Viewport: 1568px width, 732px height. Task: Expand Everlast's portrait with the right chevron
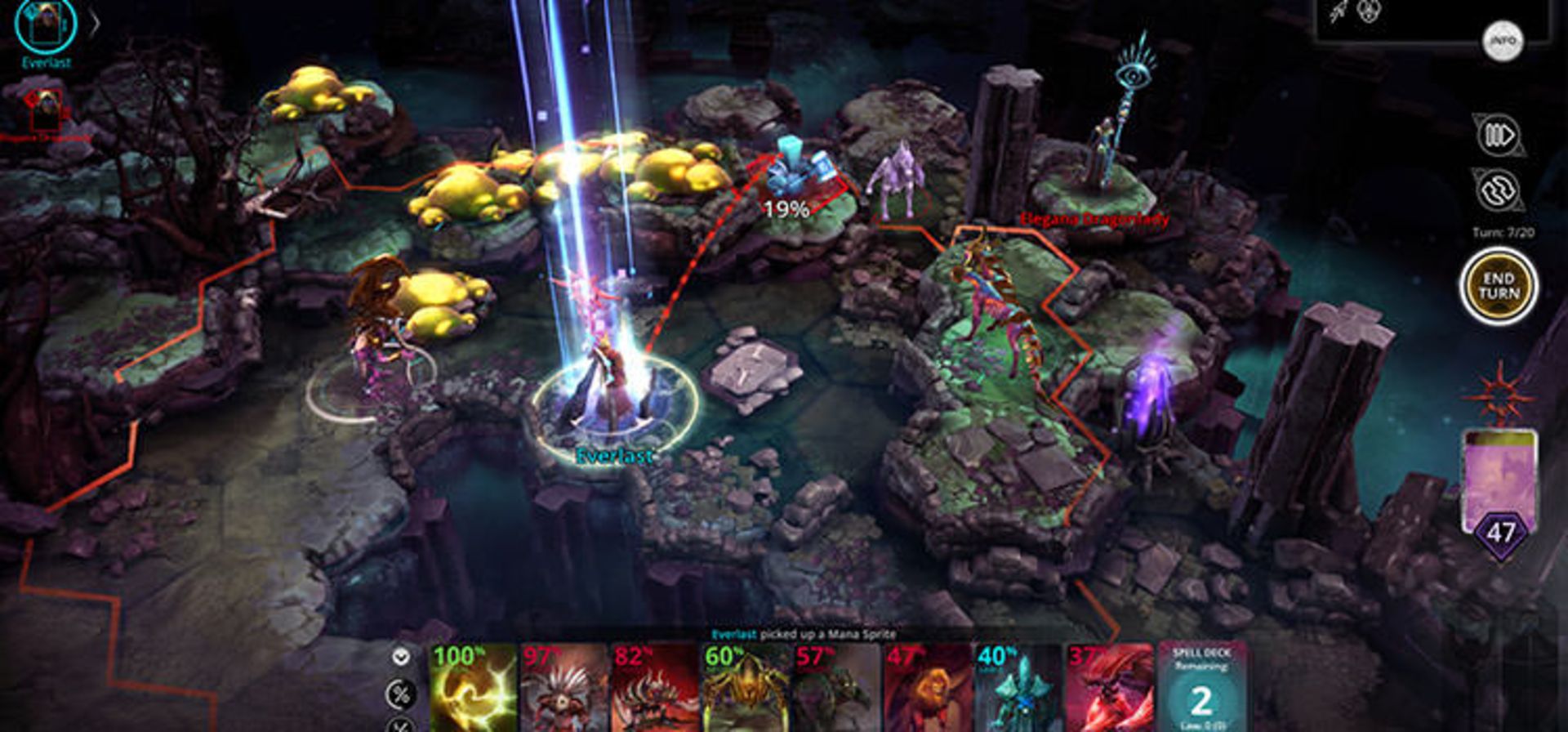click(x=96, y=25)
